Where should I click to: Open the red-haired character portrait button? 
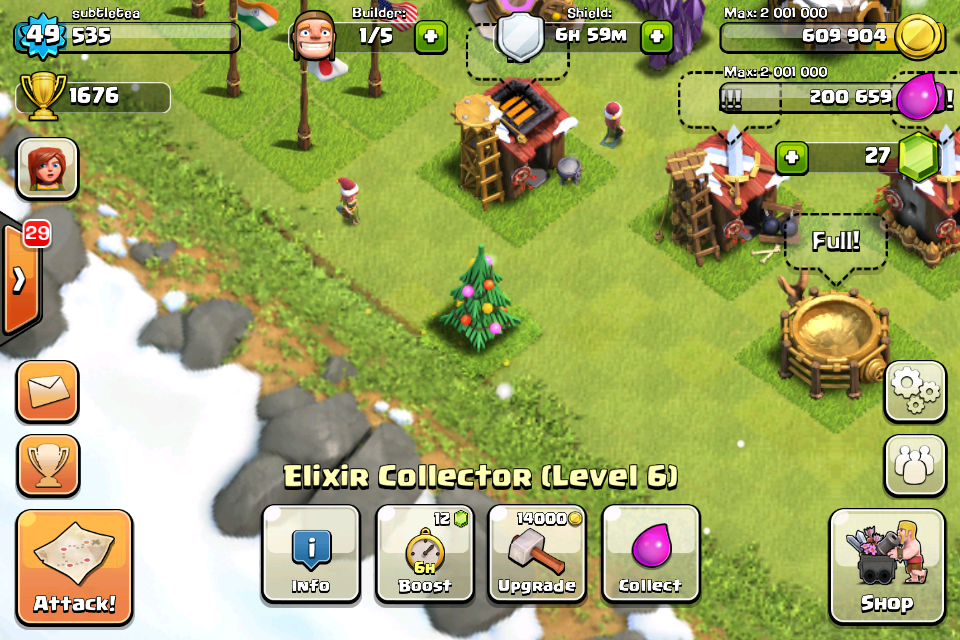[47, 168]
